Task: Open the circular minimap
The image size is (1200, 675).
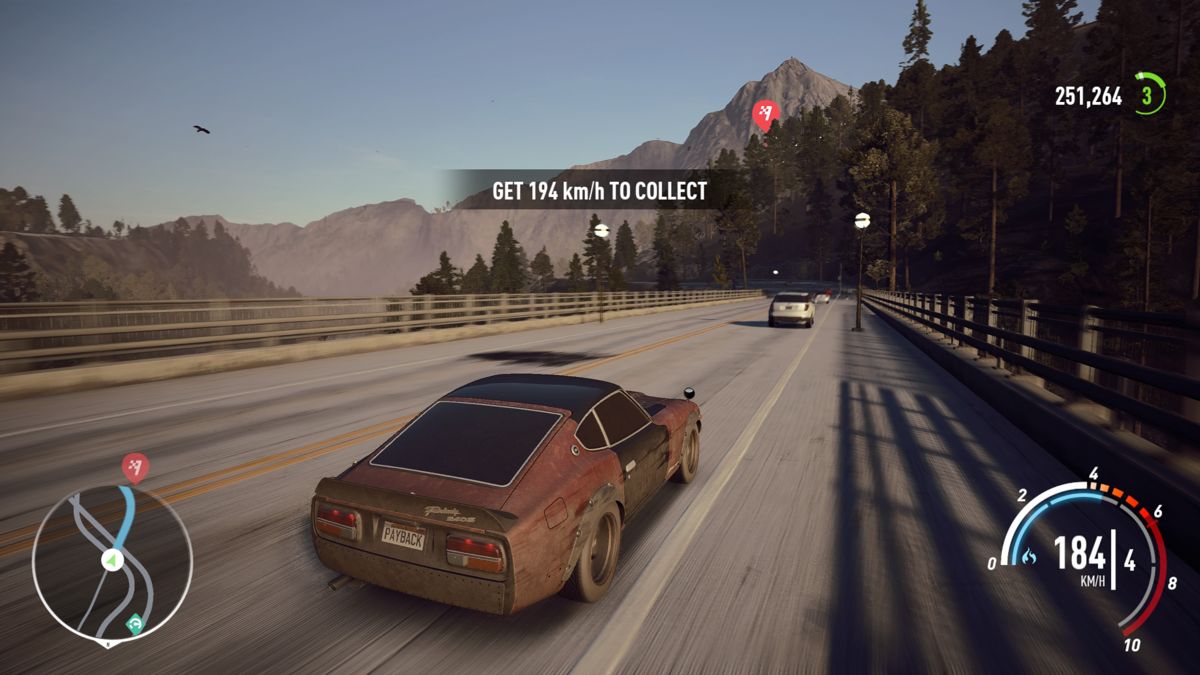Action: click(x=111, y=562)
